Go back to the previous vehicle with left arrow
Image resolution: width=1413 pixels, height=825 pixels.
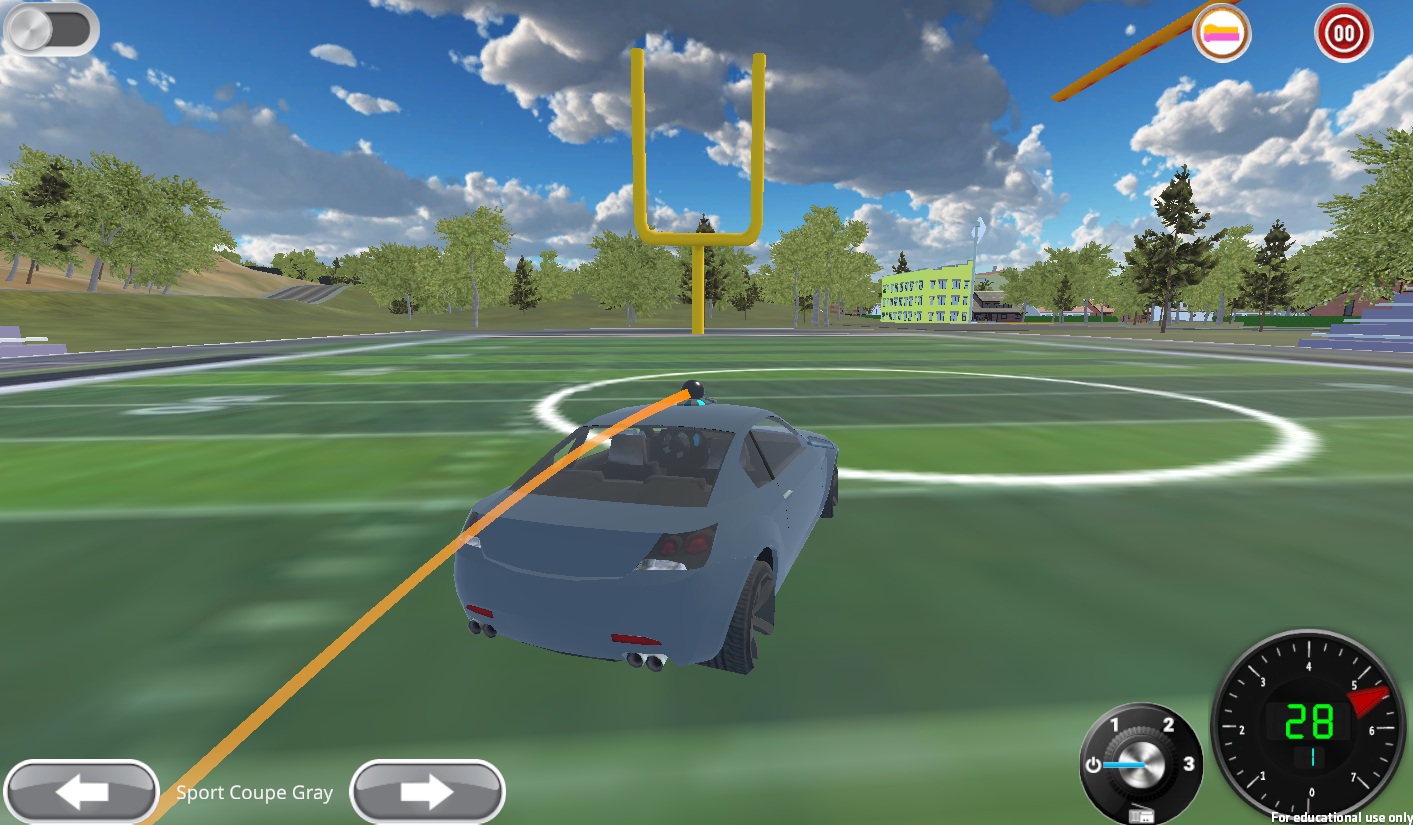point(81,791)
